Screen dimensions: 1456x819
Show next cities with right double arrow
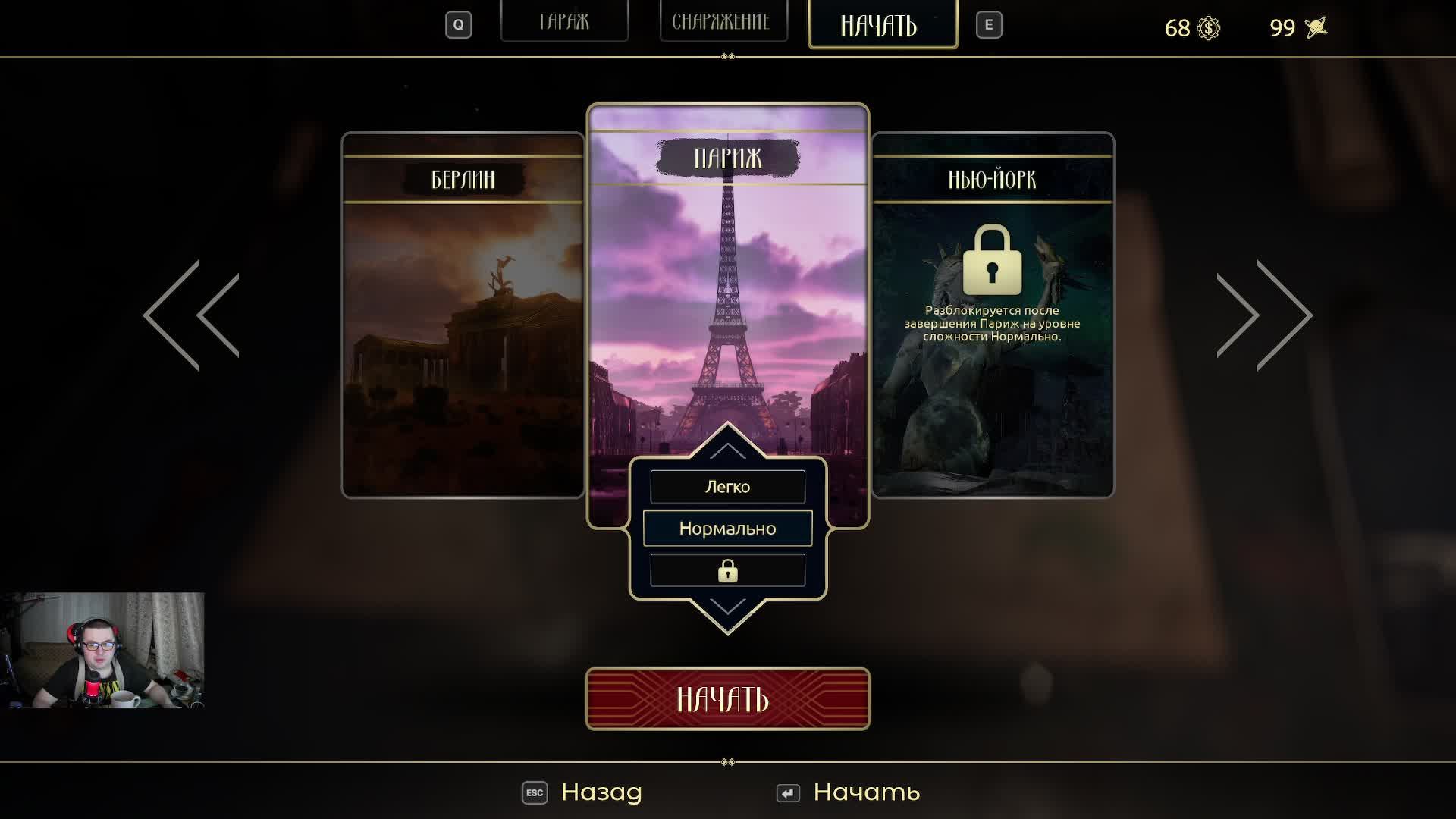[x=1264, y=315]
